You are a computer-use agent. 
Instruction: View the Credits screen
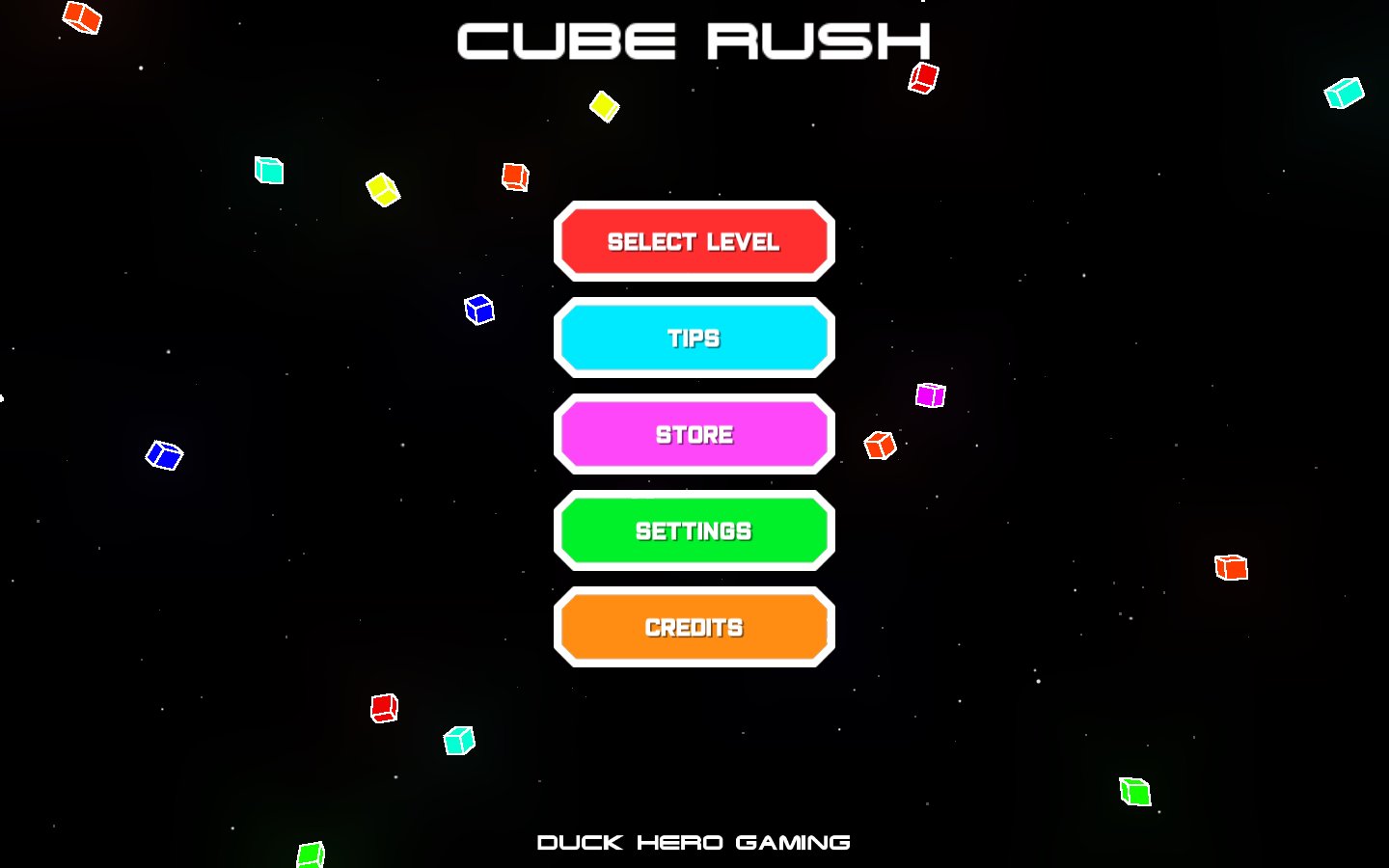(x=694, y=627)
